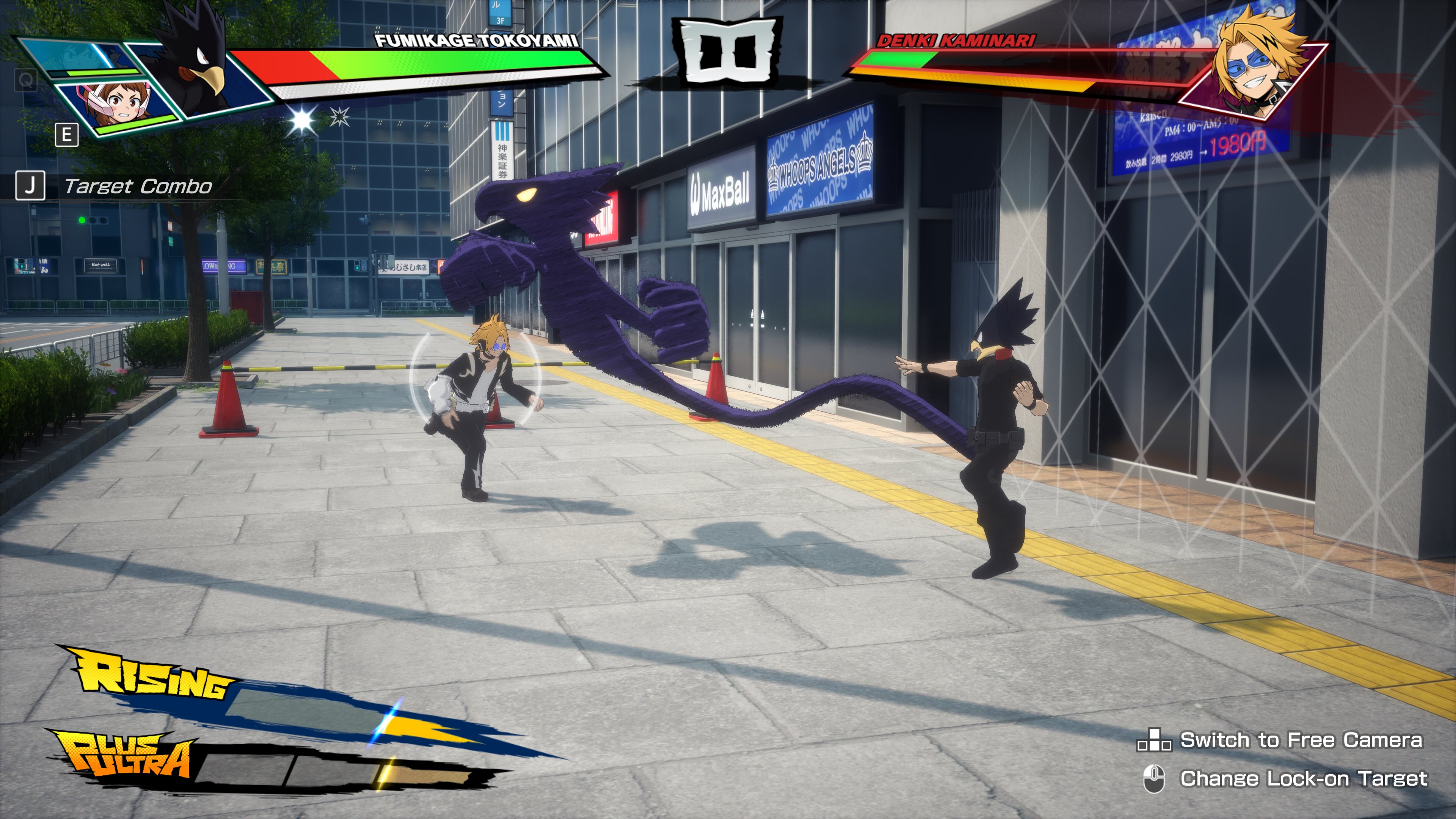Viewport: 1456px width, 819px height.
Task: Click the star icon under Tokoyami's health bar
Action: click(301, 119)
